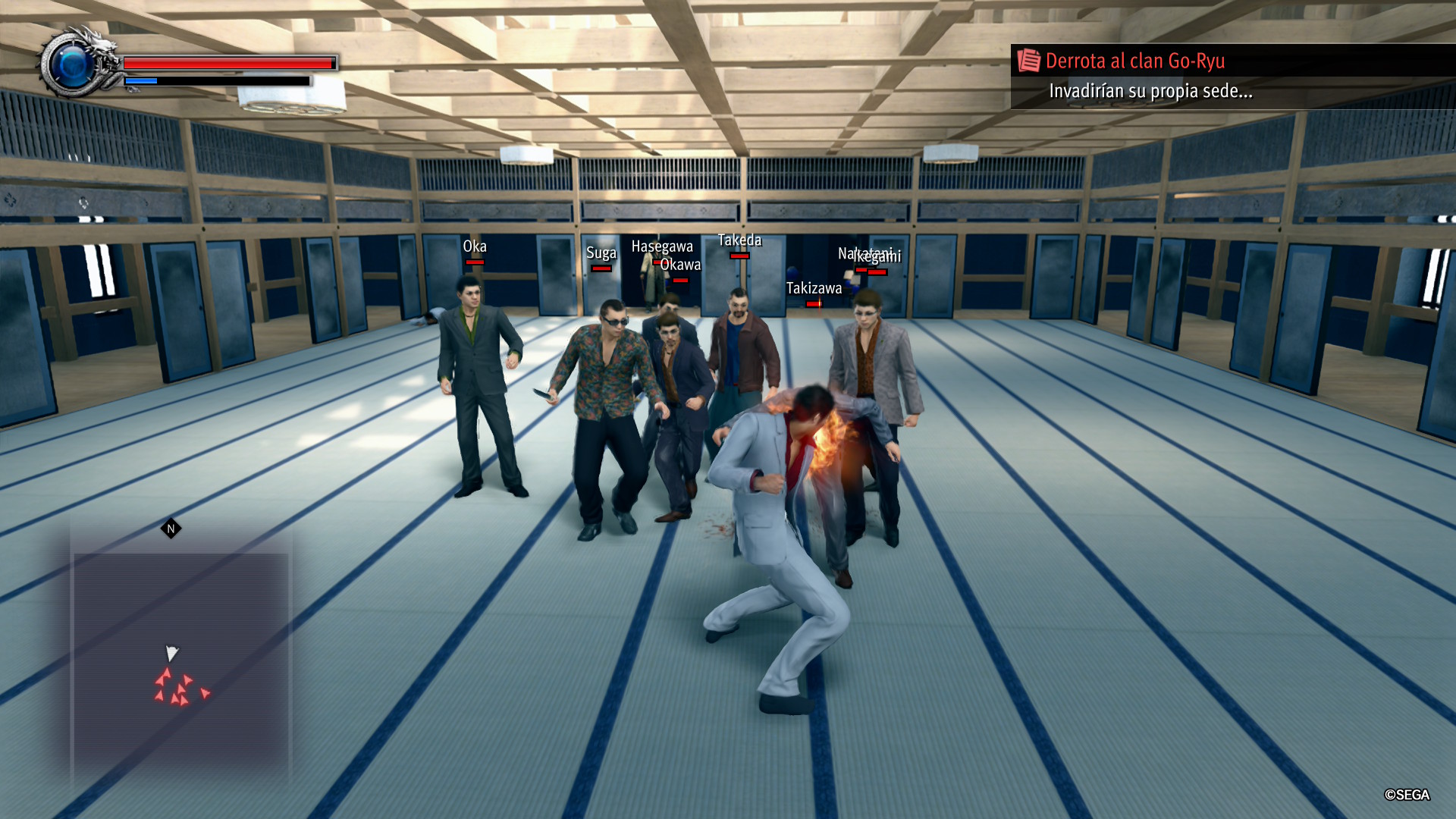Click the dragon emblem heat gauge icon
The image size is (1456, 819).
76,64
